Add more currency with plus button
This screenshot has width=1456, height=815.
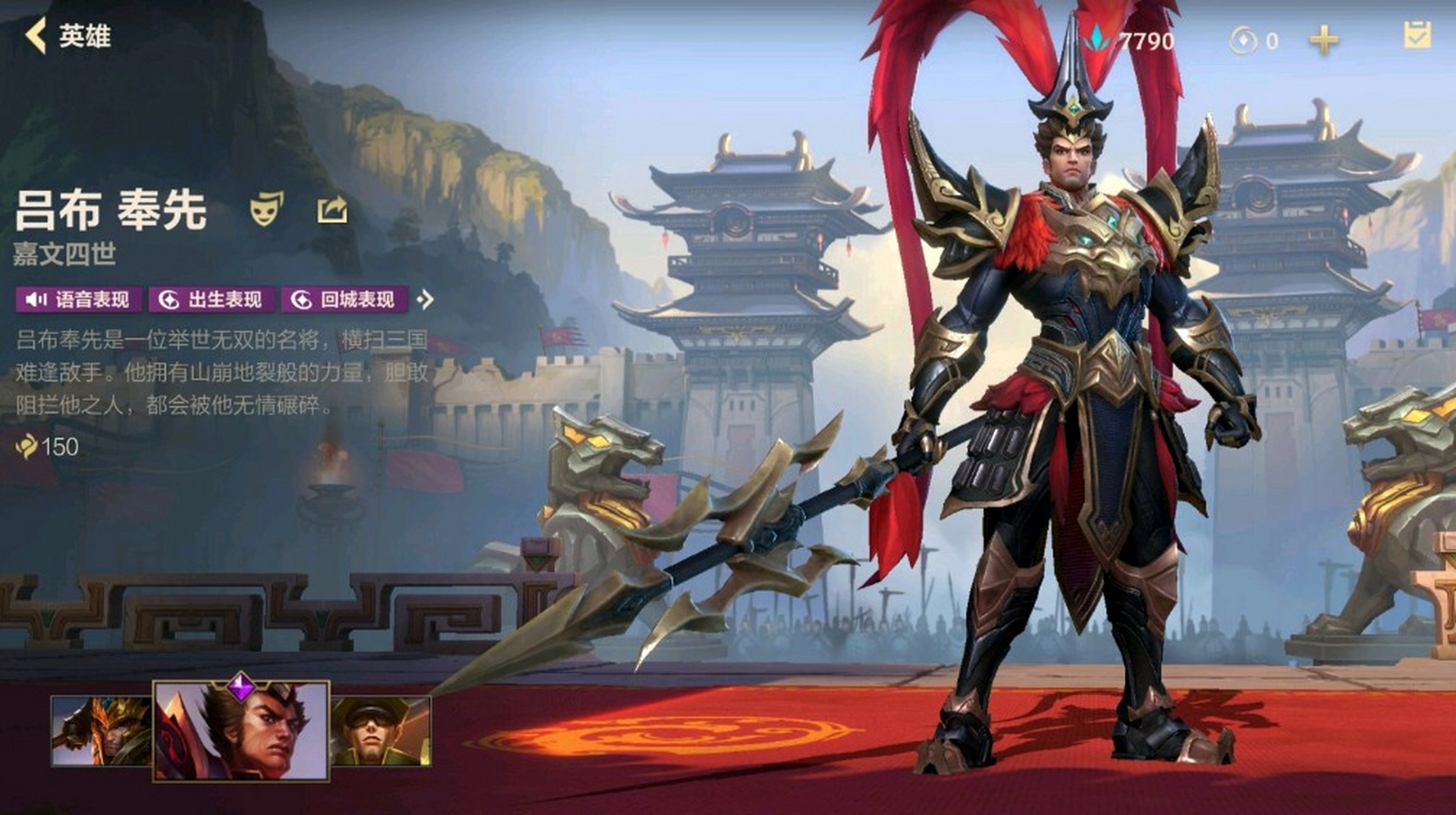1324,41
